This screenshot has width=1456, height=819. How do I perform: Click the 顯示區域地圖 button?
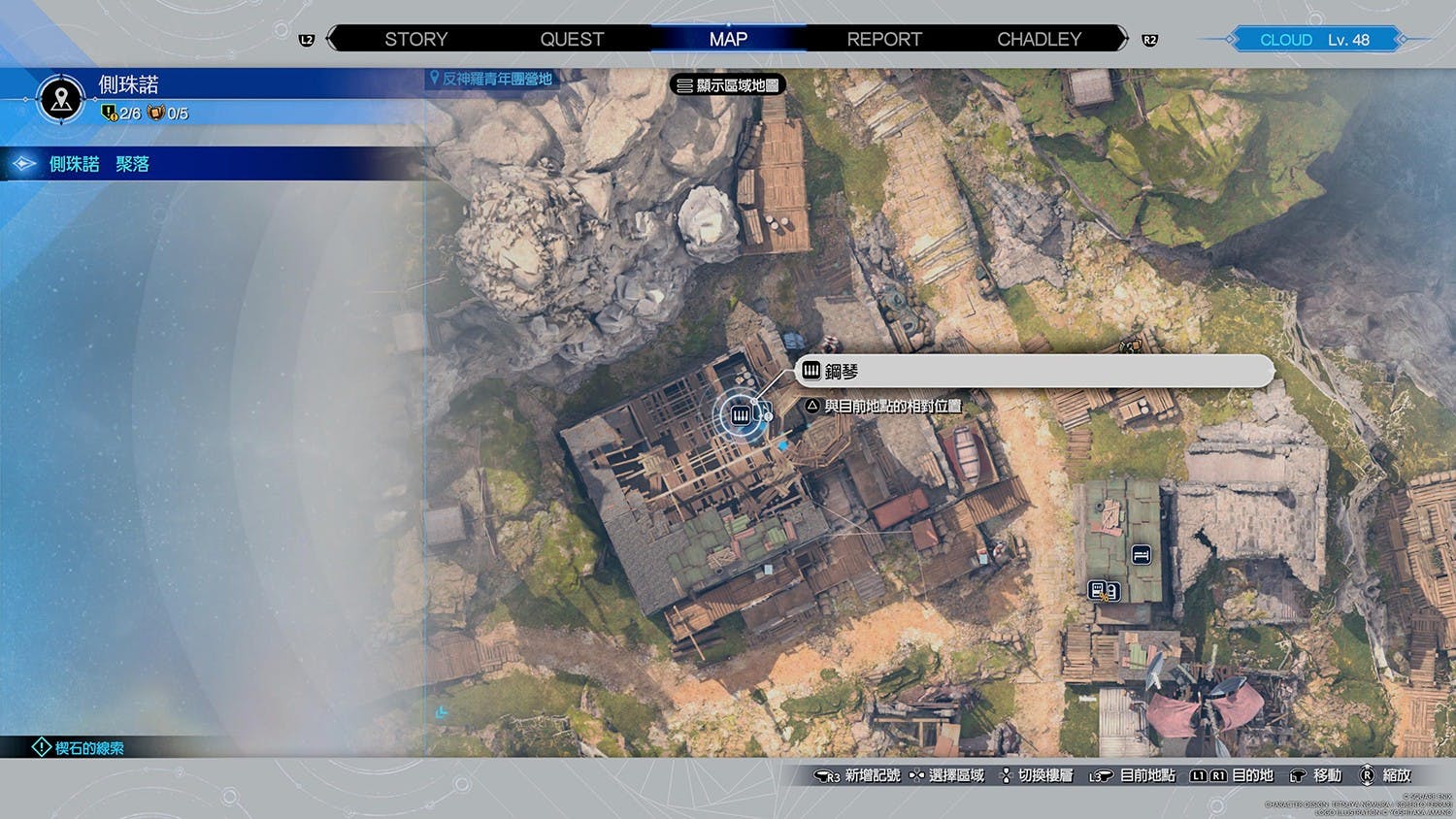[x=728, y=85]
